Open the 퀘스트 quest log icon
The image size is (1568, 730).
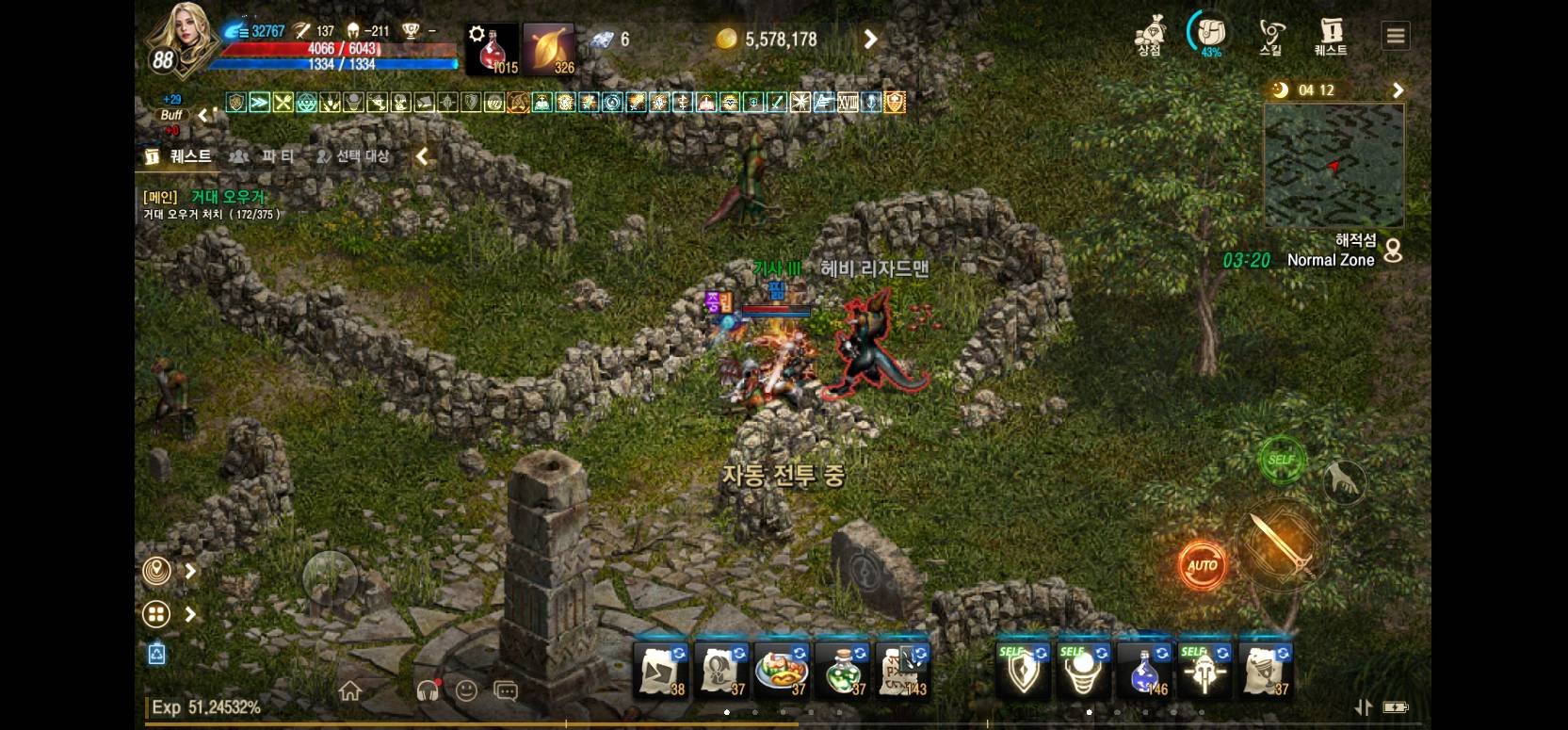click(x=1331, y=38)
